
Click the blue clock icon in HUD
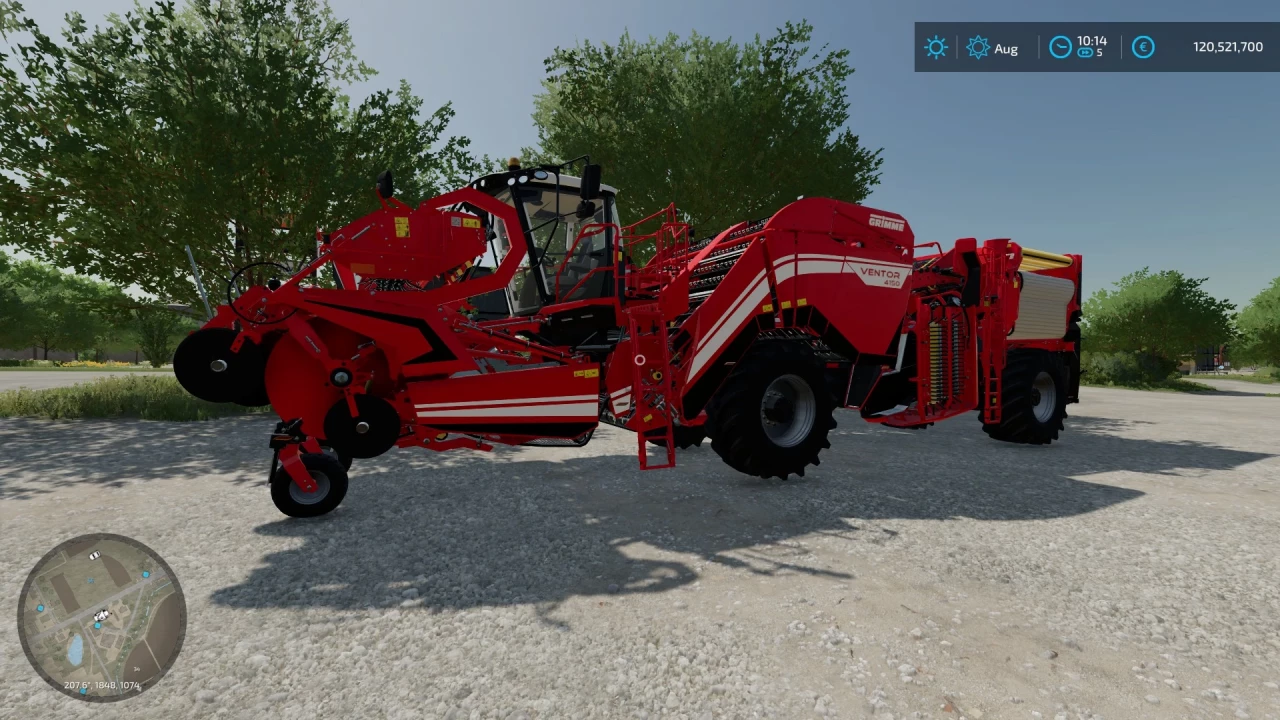(x=1060, y=47)
